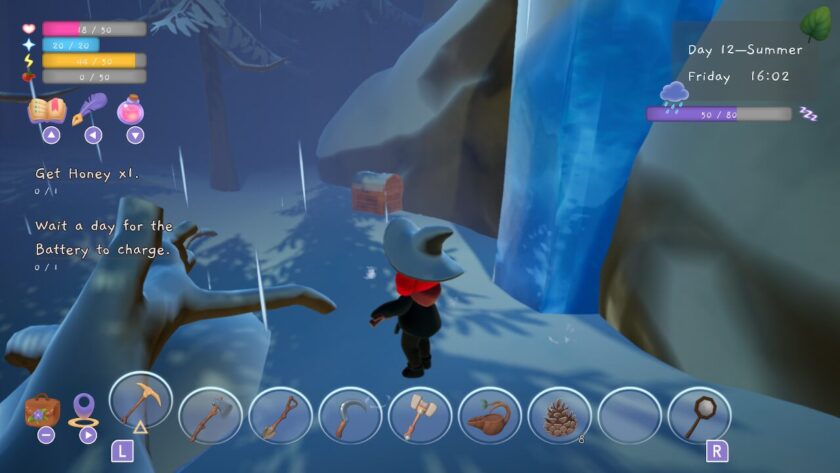
Task: Select the 'Get Honey x1' quest objective
Action: coord(87,174)
